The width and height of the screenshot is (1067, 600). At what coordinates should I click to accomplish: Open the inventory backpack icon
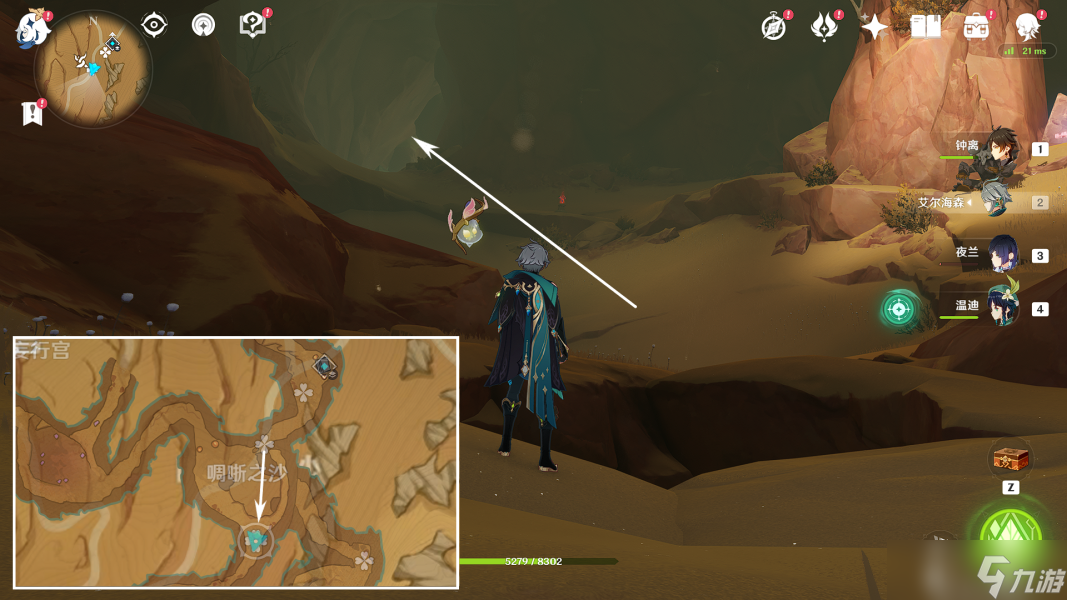pos(976,27)
